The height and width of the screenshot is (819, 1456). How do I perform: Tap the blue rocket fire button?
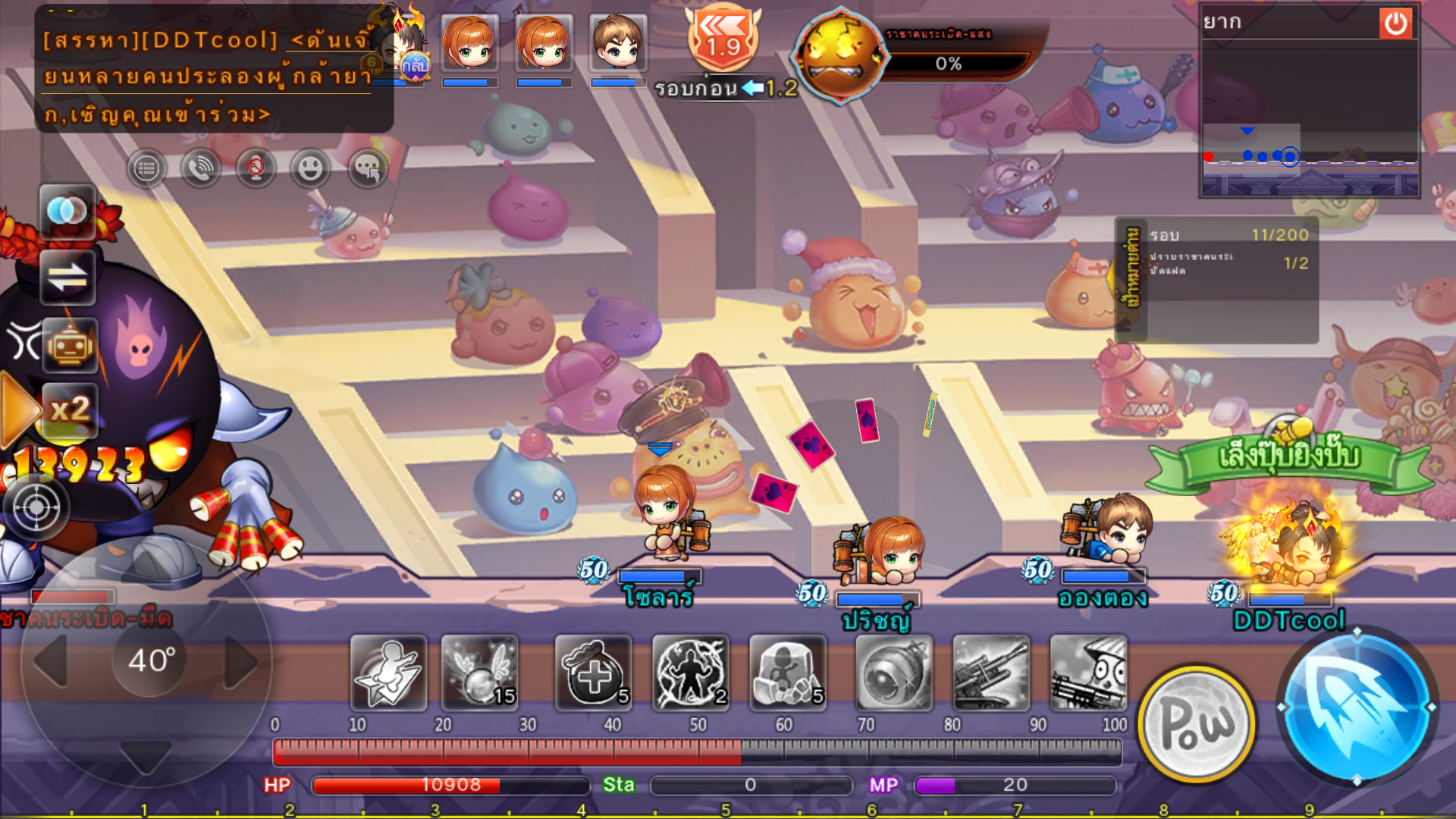[1356, 707]
